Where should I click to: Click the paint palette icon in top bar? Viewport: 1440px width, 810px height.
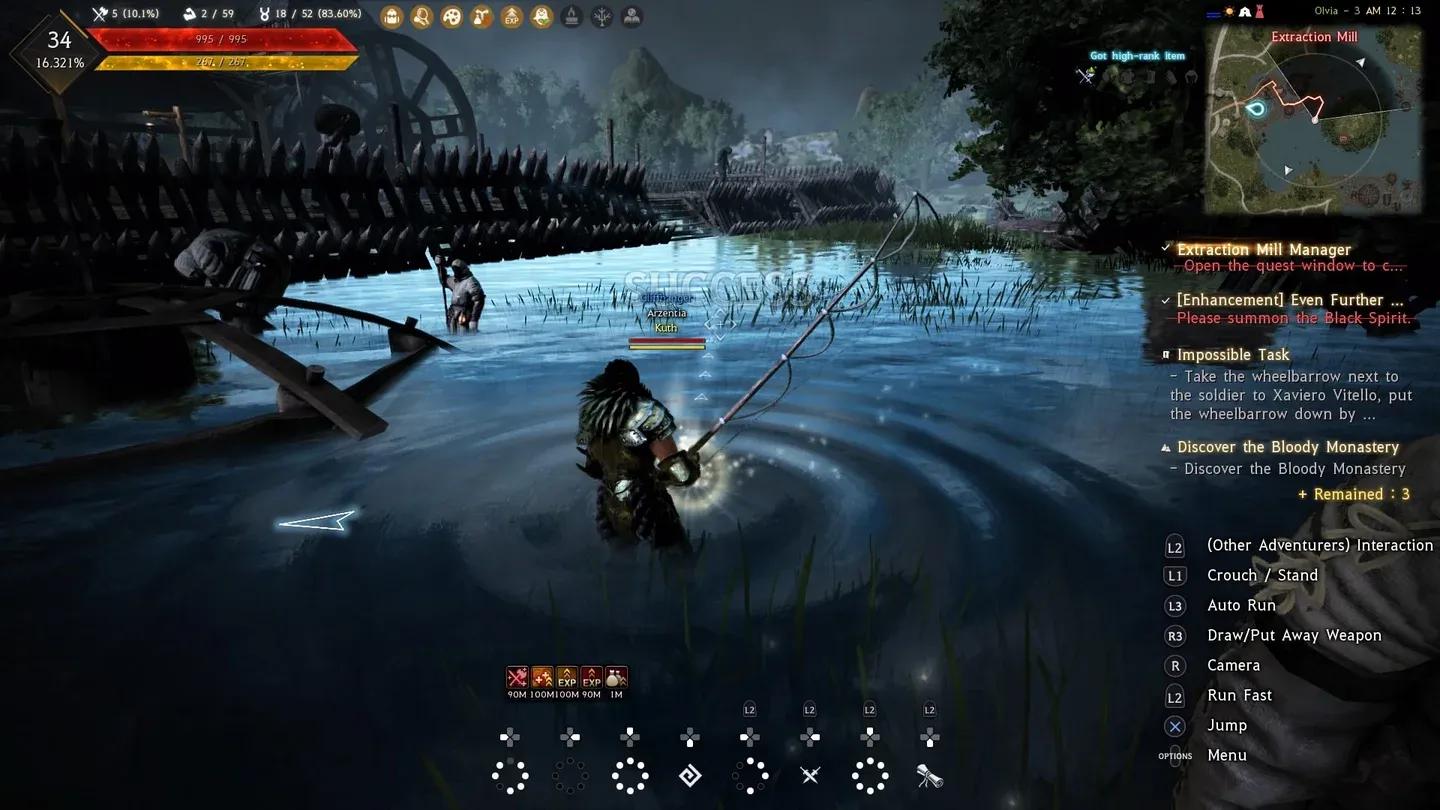(452, 16)
